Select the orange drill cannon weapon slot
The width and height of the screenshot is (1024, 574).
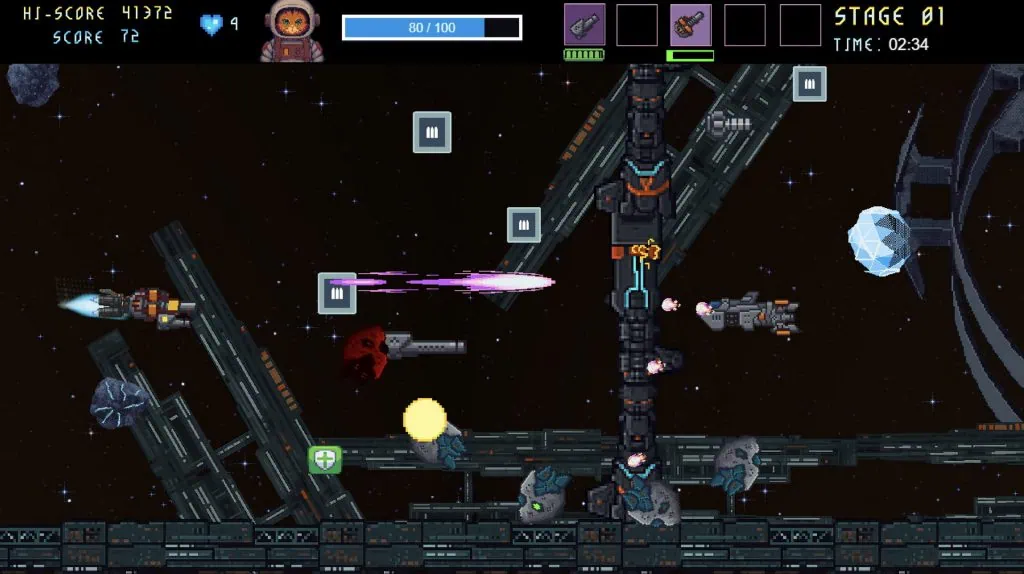[x=691, y=25]
